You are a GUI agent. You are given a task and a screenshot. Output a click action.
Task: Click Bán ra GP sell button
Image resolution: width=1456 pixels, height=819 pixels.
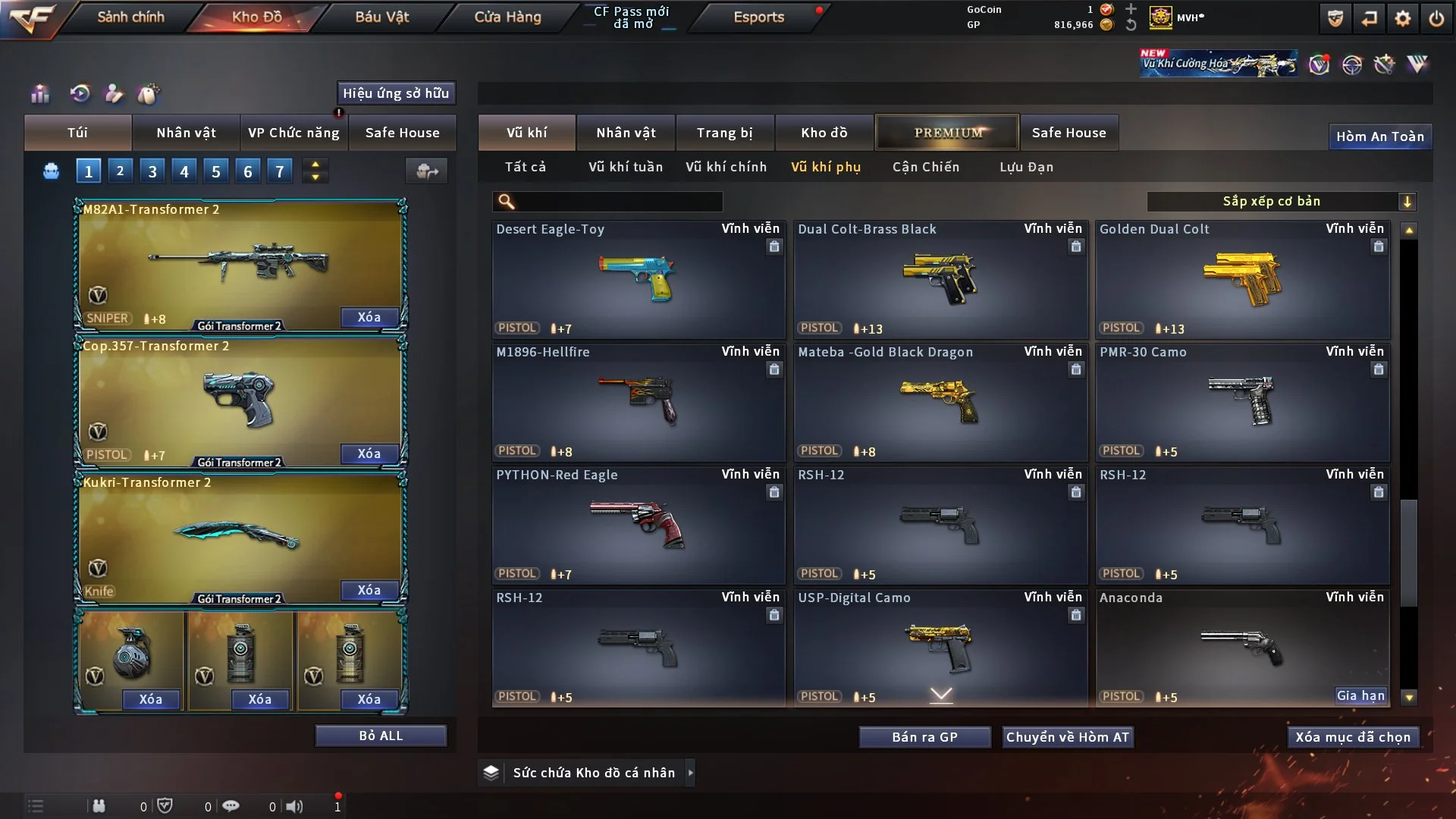[x=924, y=737]
